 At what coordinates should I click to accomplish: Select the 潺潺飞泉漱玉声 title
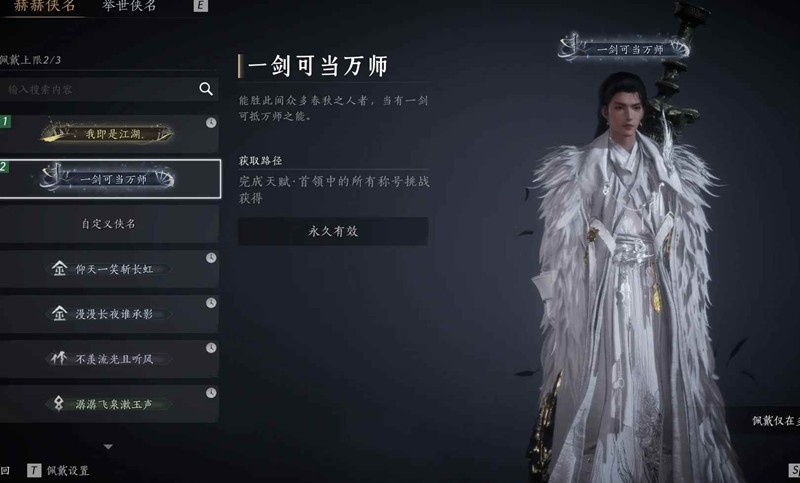[110, 403]
